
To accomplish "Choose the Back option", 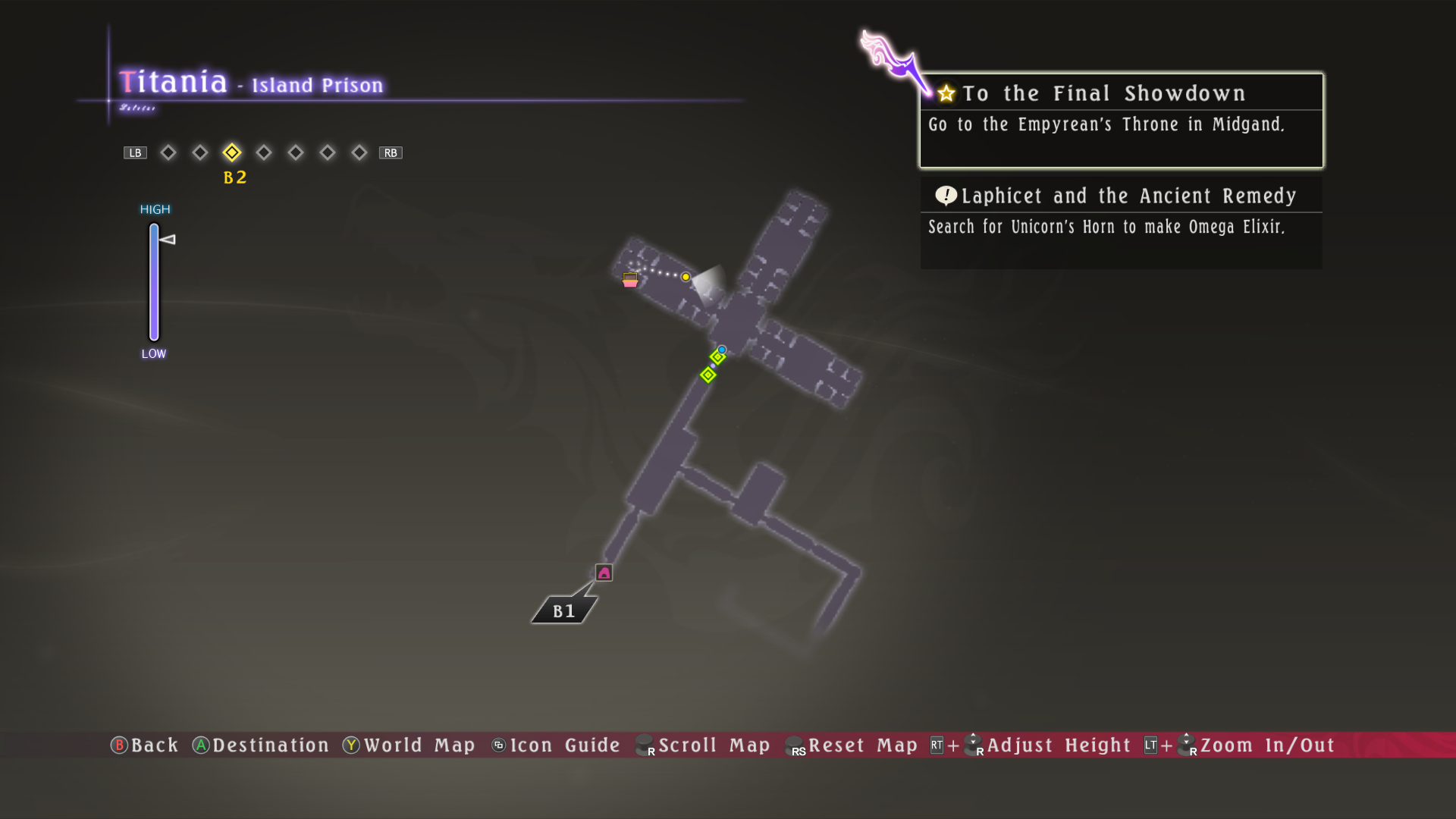I will 145,745.
